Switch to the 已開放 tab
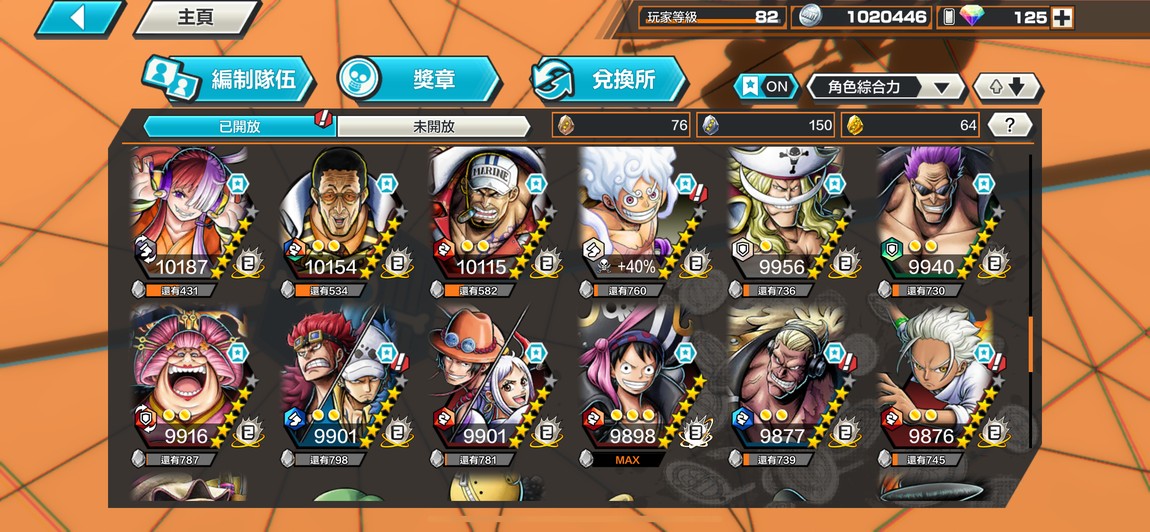This screenshot has height=532, width=1150. [239, 126]
